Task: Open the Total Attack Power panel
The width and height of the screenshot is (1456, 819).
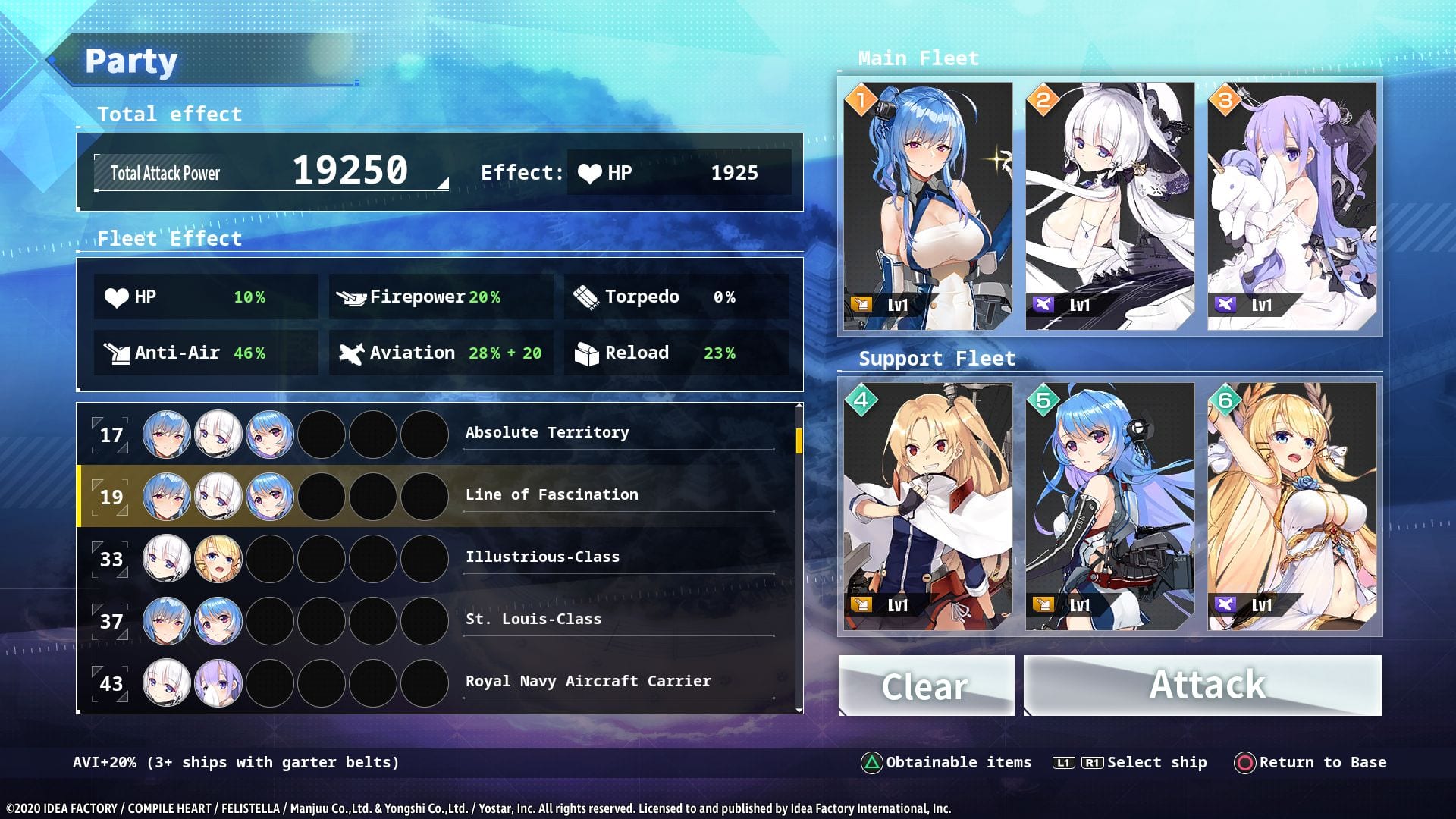Action: pos(271,173)
